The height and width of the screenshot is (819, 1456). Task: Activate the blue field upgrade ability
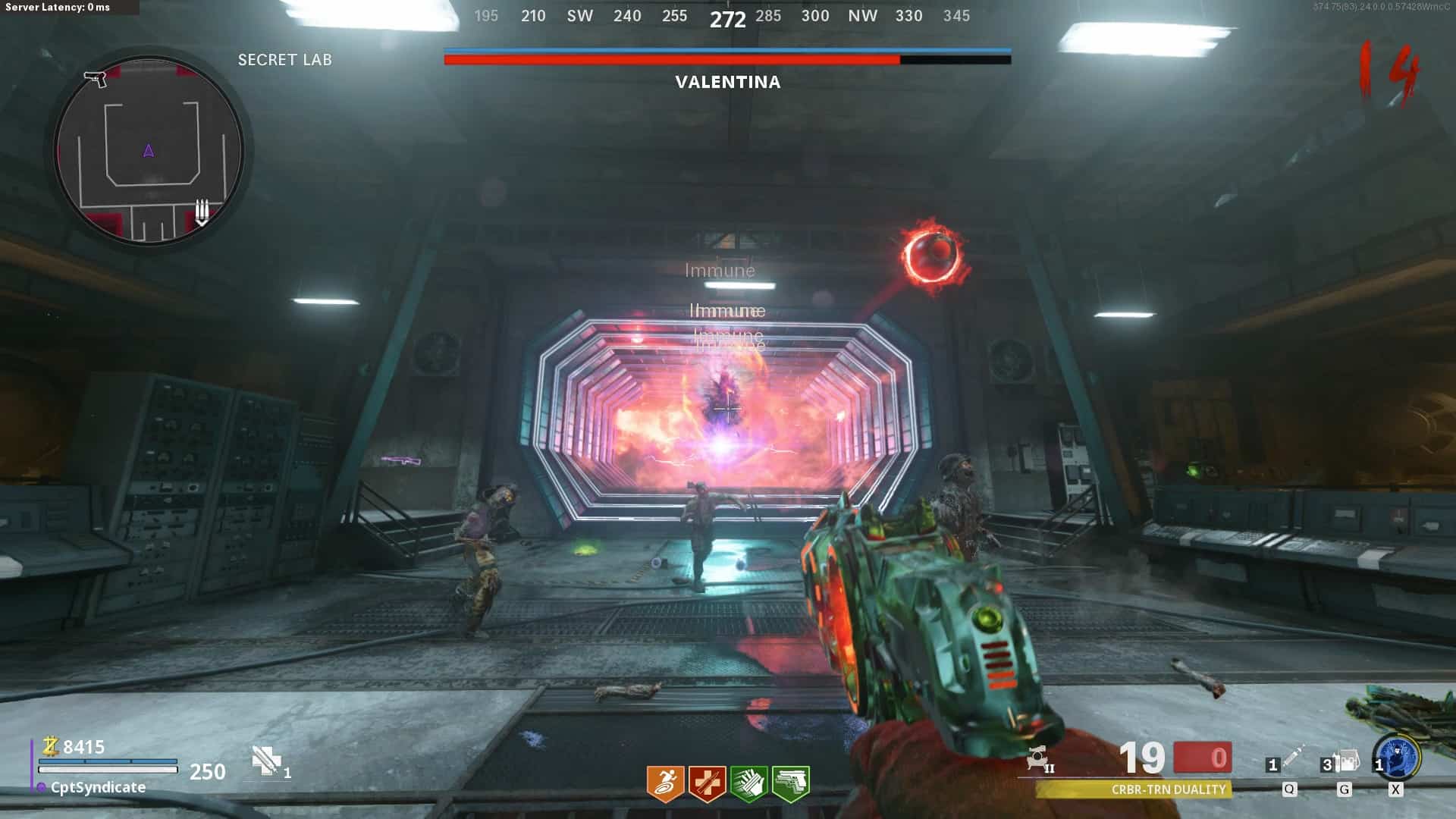pos(1398,756)
